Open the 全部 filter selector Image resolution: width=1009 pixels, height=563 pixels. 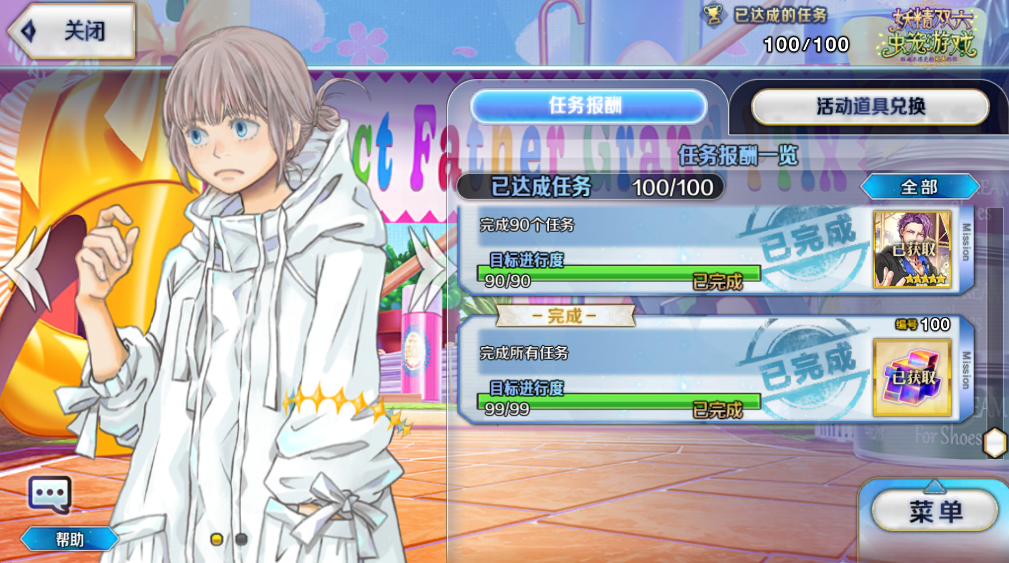(x=919, y=187)
